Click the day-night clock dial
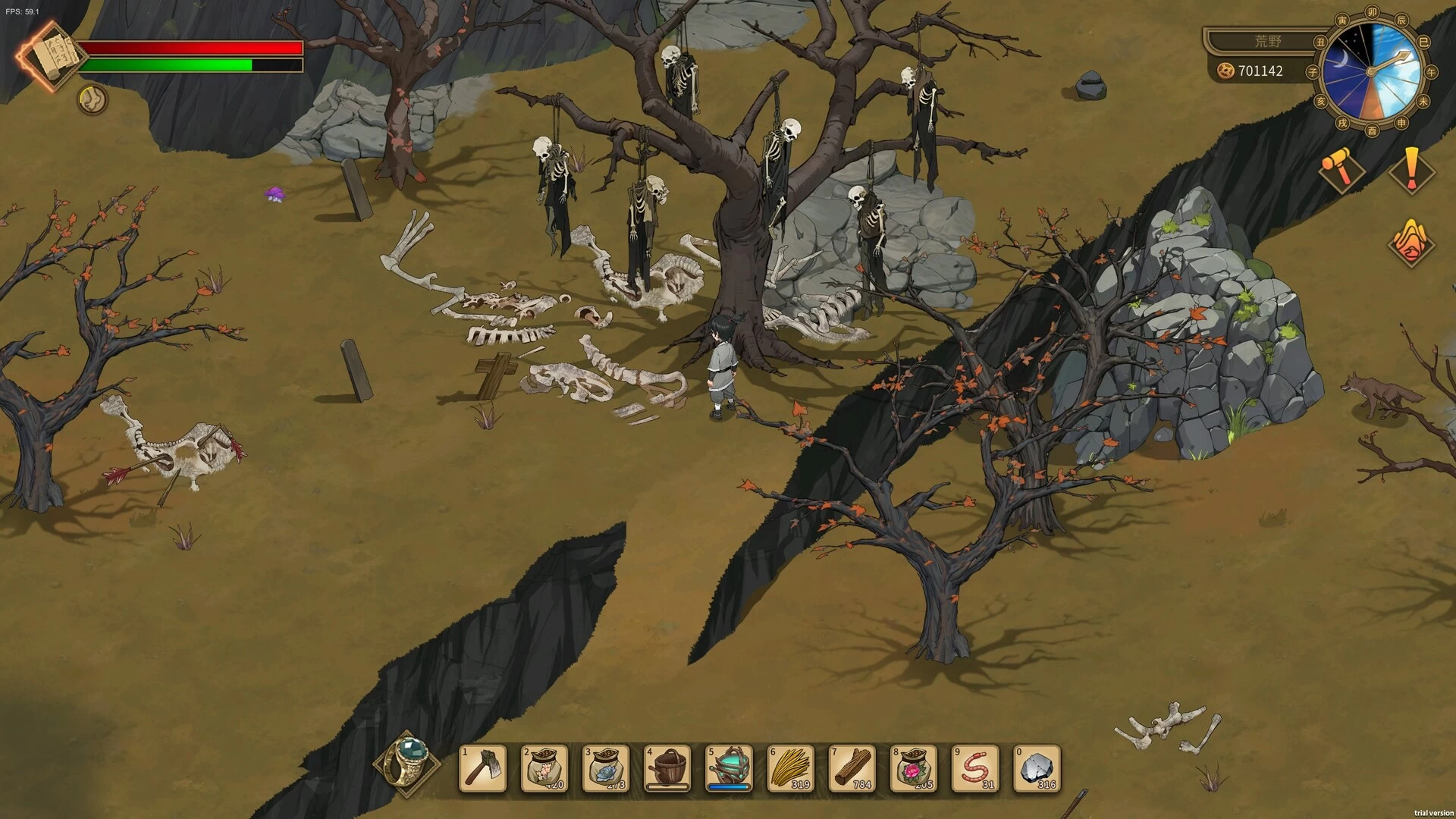1456x819 pixels. [x=1371, y=71]
